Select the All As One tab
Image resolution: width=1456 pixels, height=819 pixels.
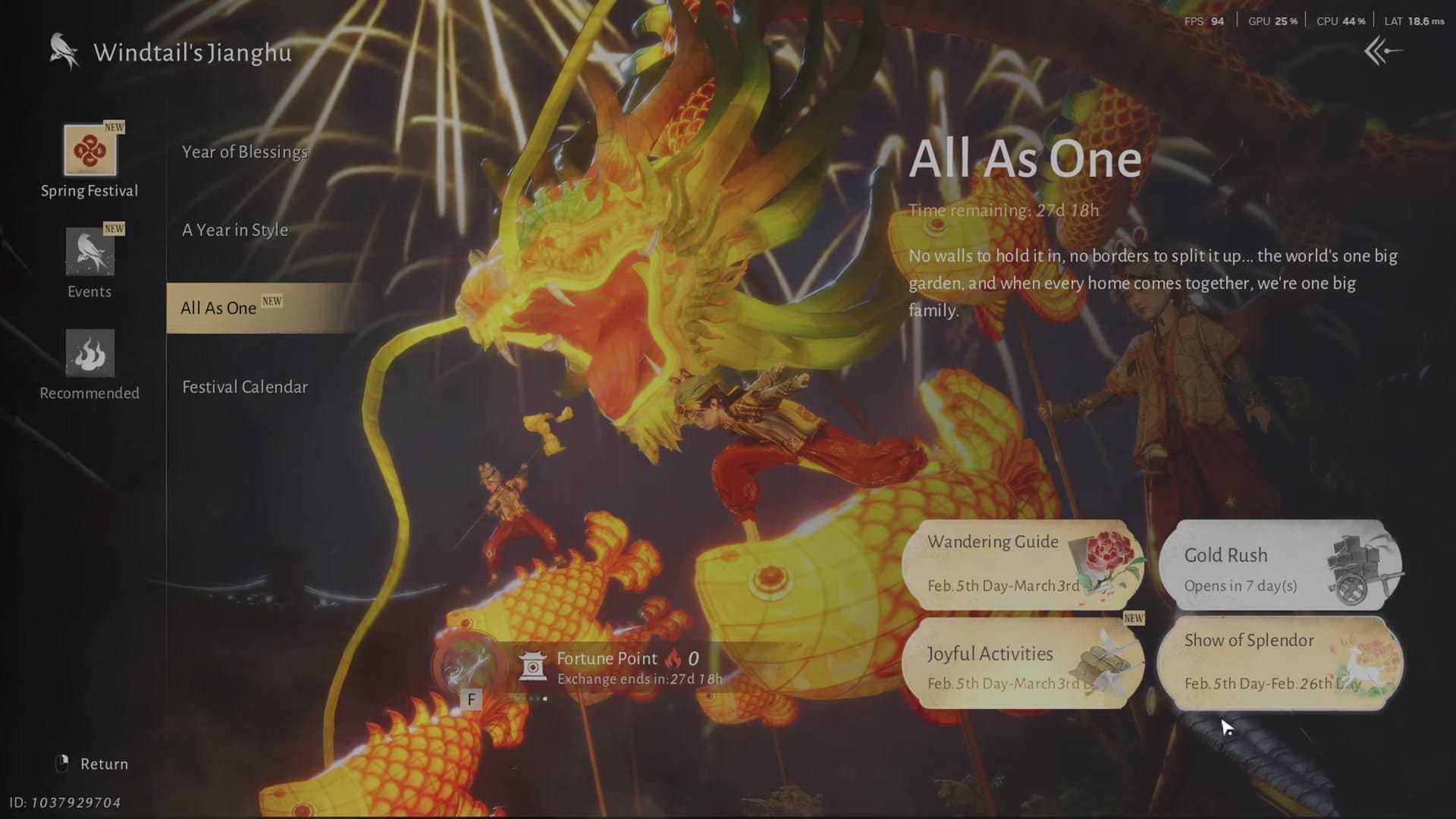click(218, 308)
